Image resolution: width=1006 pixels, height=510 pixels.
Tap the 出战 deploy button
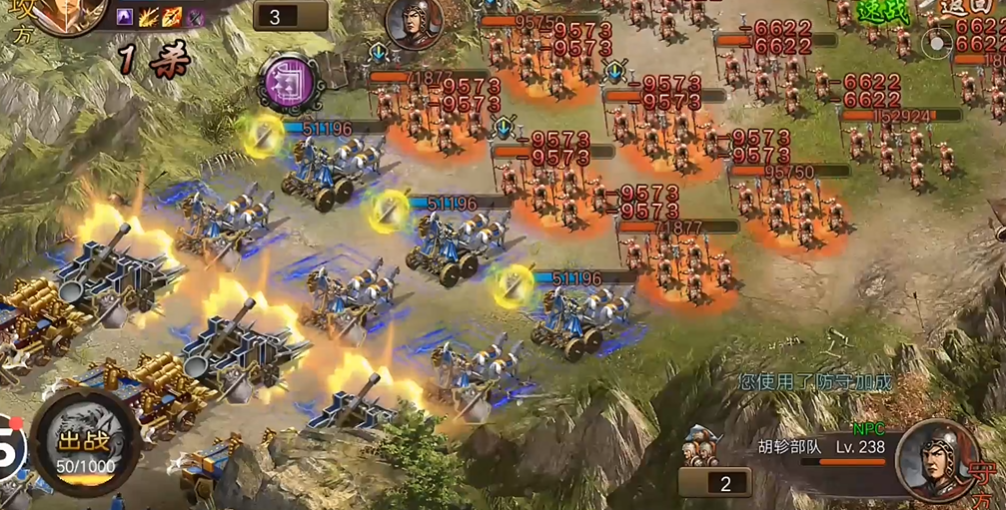(x=84, y=447)
